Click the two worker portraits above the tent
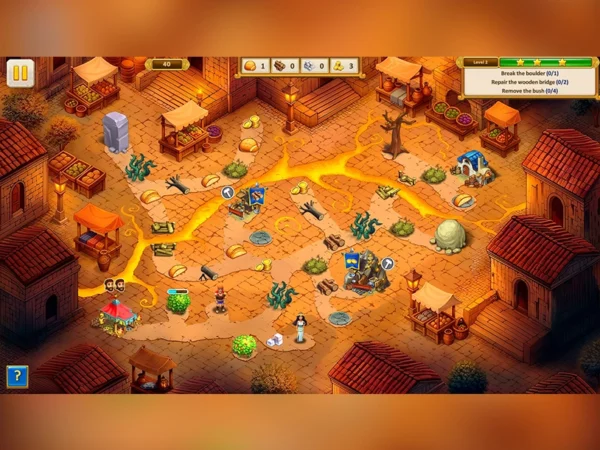This screenshot has width=600, height=450. coord(114,286)
